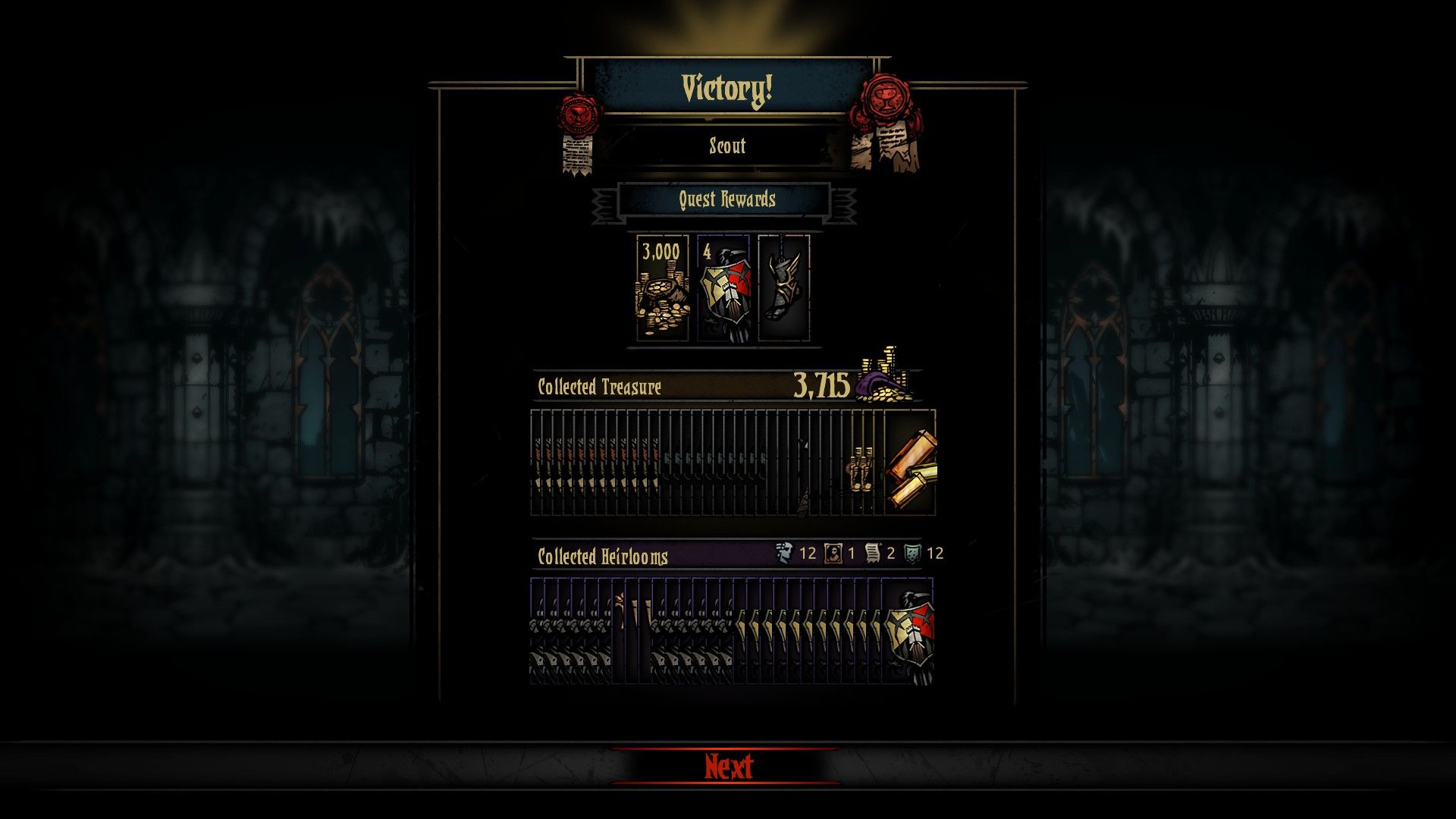
Task: Click the red wax seal by the Victory banner
Action: (x=579, y=114)
